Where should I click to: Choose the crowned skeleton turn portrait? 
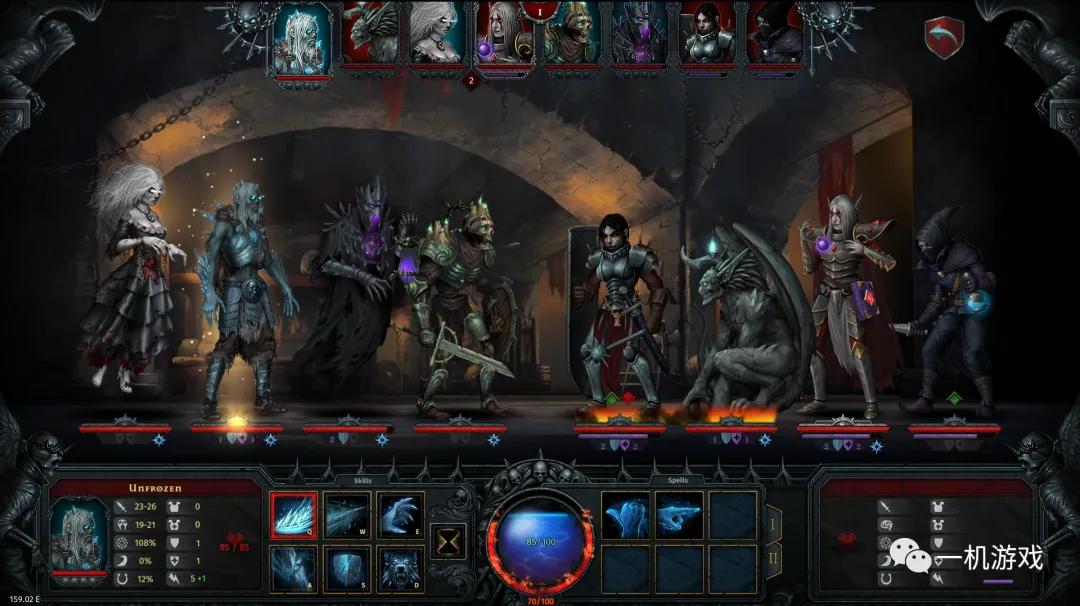(572, 37)
